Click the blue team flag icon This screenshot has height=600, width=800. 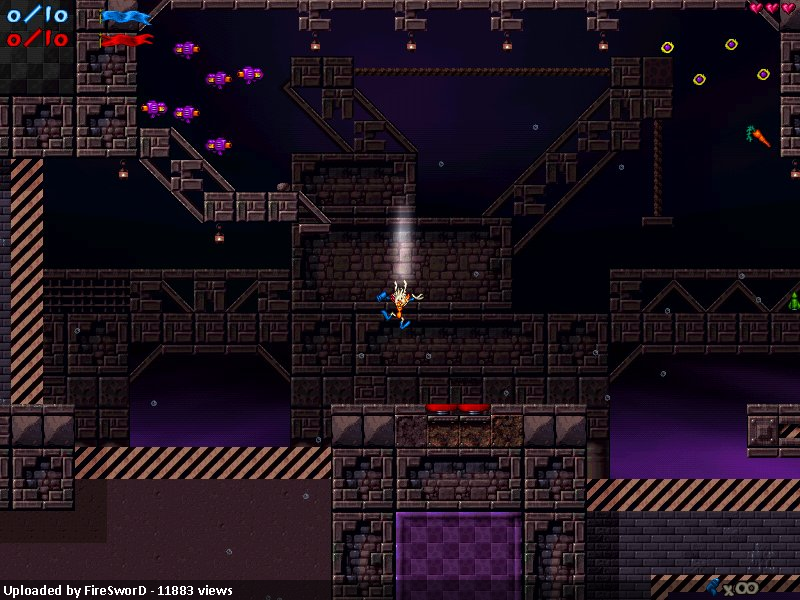tap(126, 17)
